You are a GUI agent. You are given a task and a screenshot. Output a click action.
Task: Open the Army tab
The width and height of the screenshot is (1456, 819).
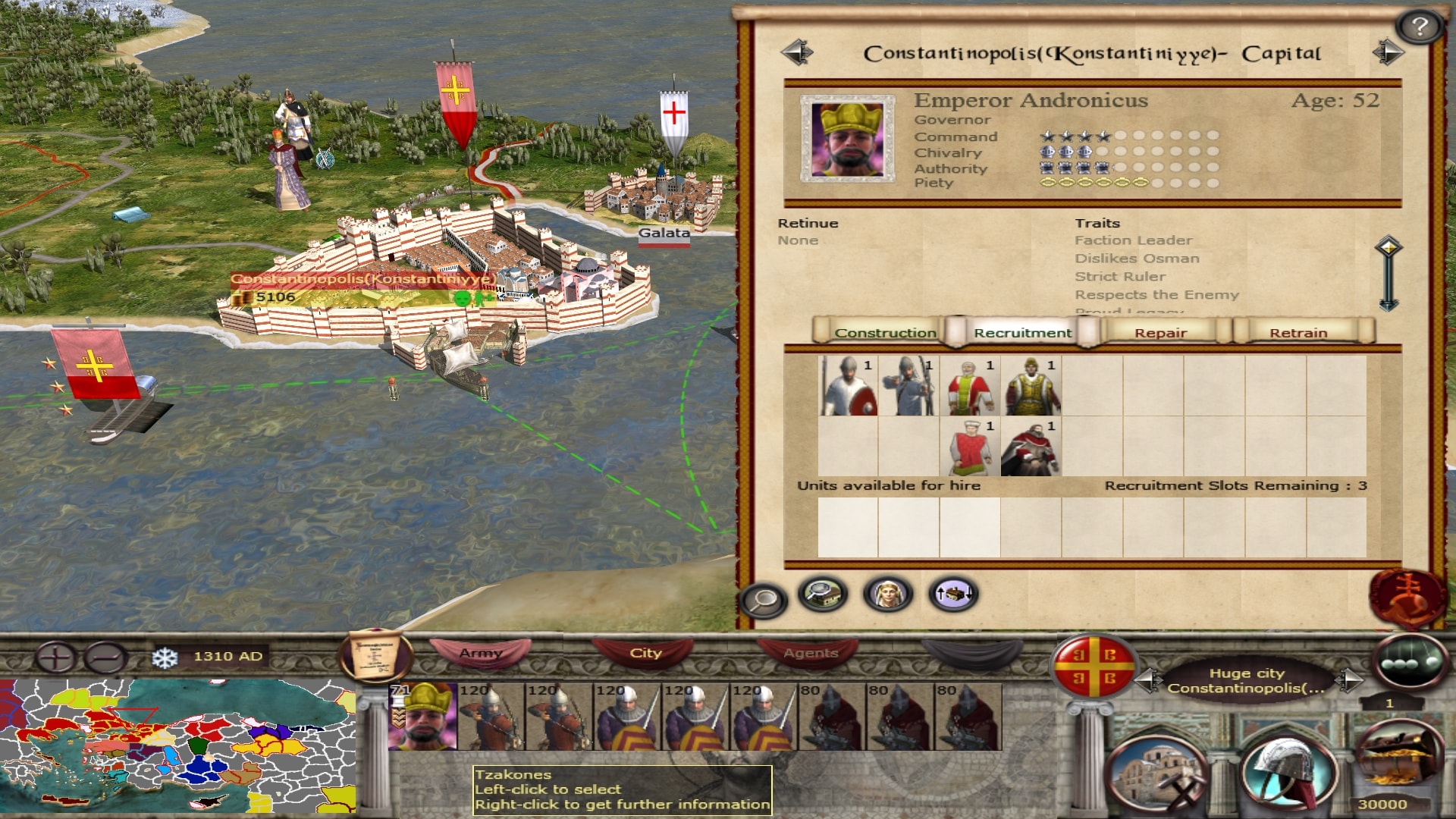tap(481, 653)
